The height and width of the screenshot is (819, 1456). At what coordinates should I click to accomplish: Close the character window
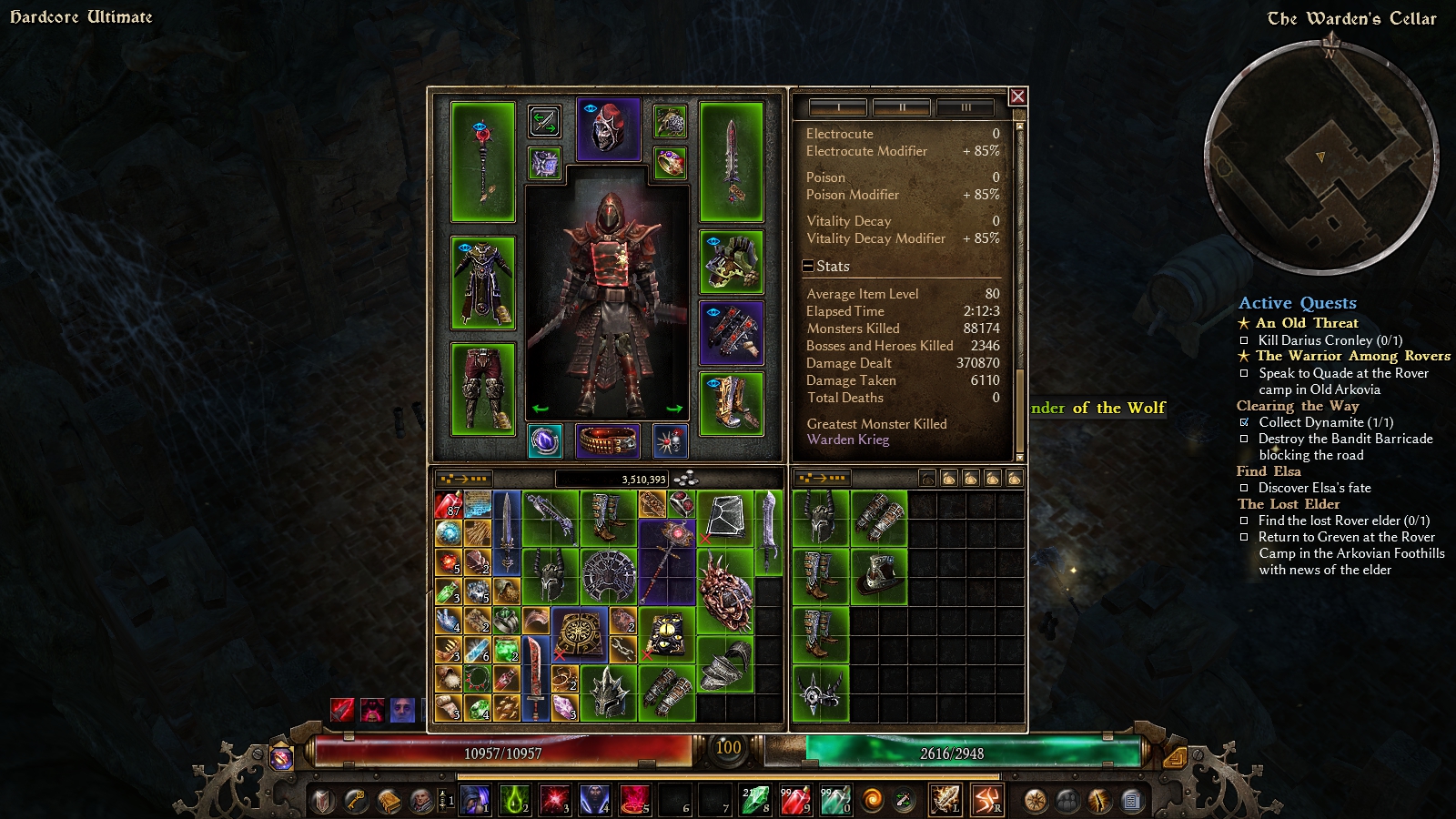(x=1017, y=96)
